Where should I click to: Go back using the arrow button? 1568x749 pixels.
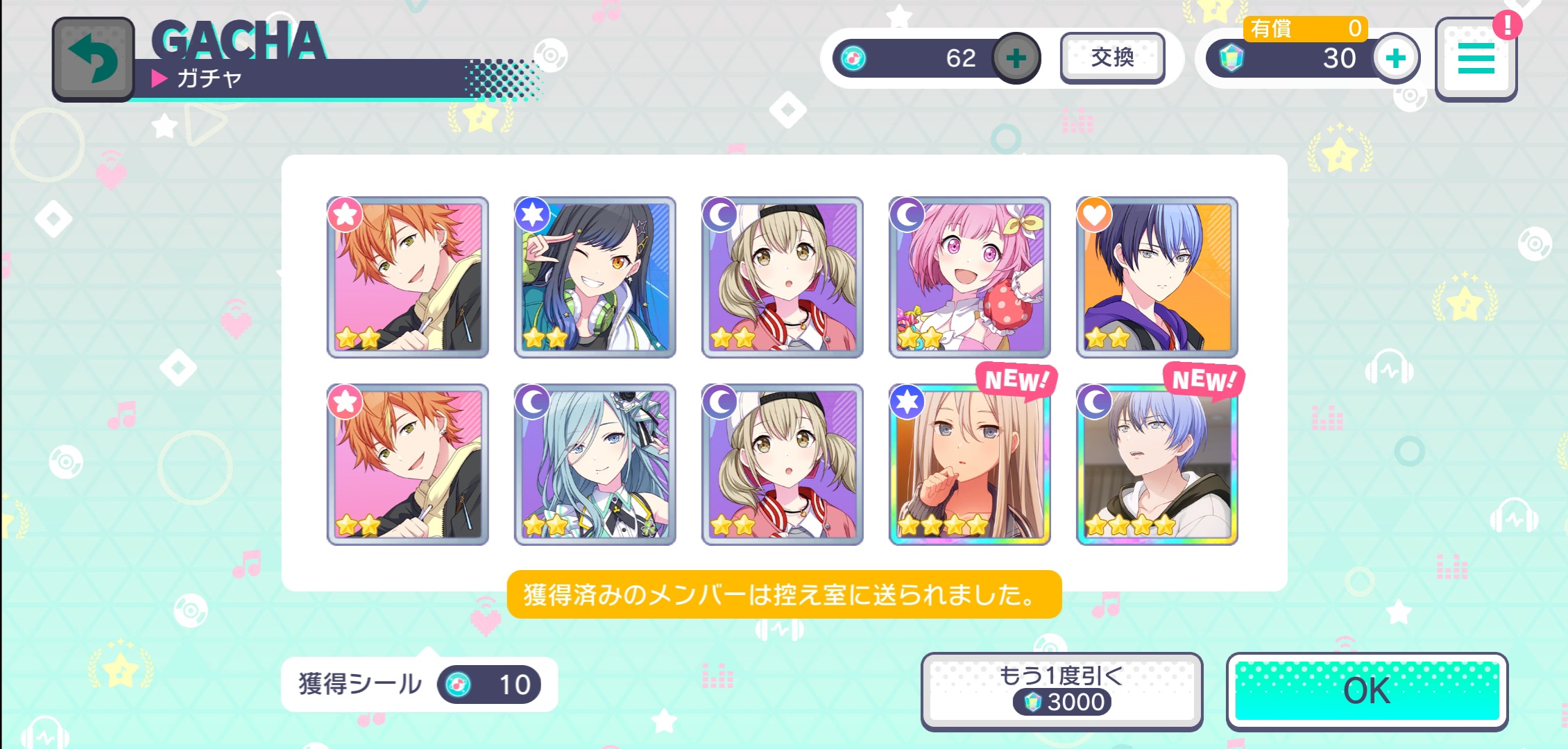[x=93, y=60]
